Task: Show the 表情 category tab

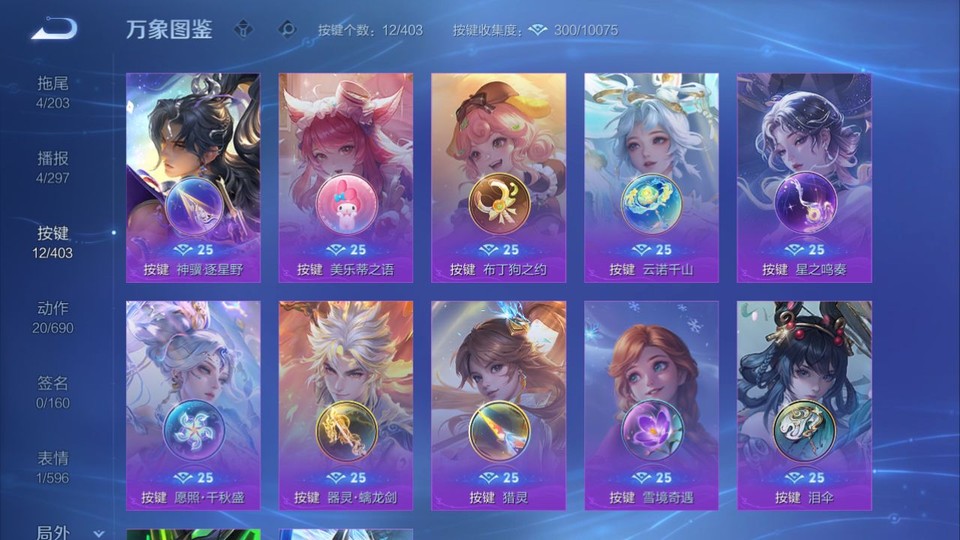Action: point(53,466)
